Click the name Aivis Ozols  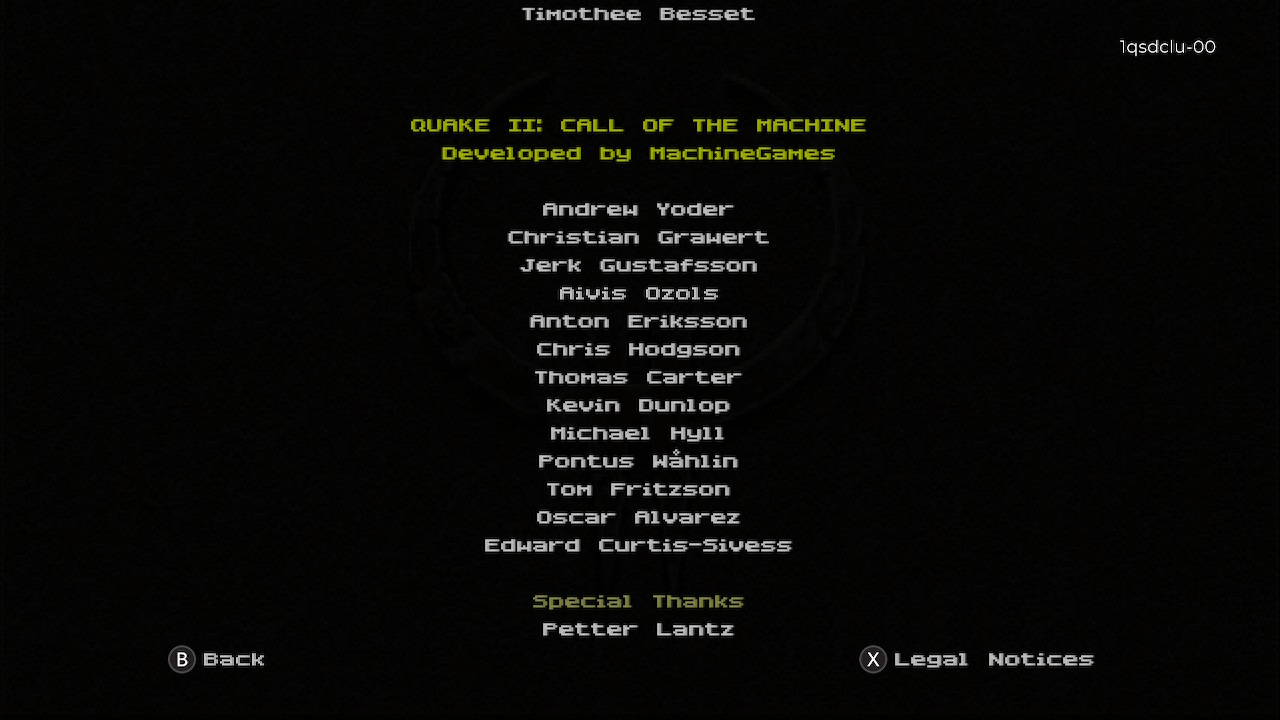pyautogui.click(x=638, y=293)
